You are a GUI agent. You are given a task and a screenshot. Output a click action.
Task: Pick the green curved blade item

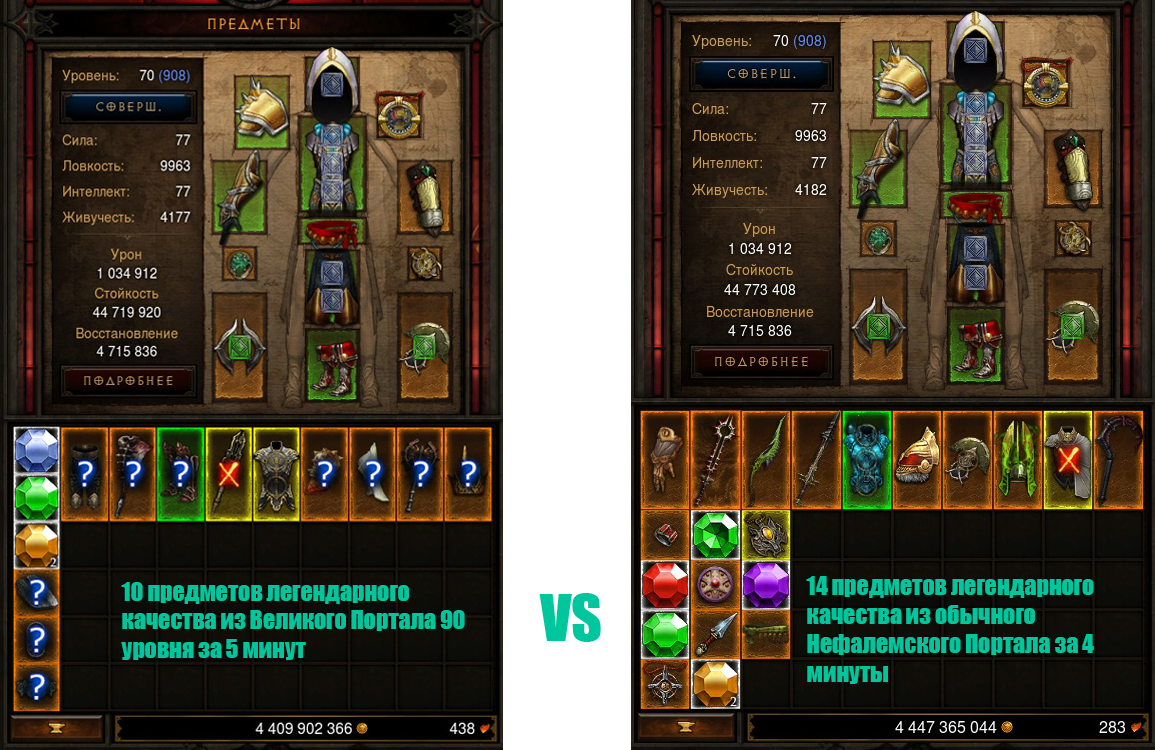[x=766, y=460]
